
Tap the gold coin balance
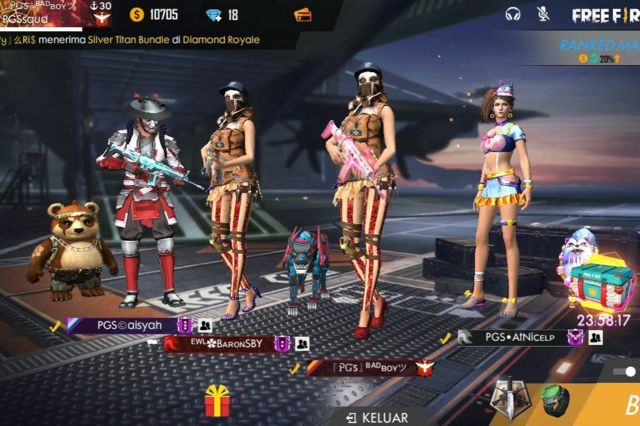(154, 15)
